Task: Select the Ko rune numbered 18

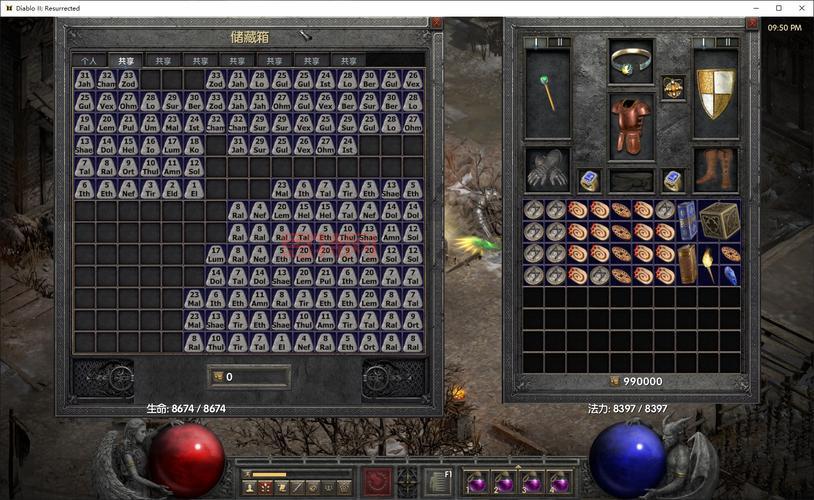Action: [x=194, y=145]
